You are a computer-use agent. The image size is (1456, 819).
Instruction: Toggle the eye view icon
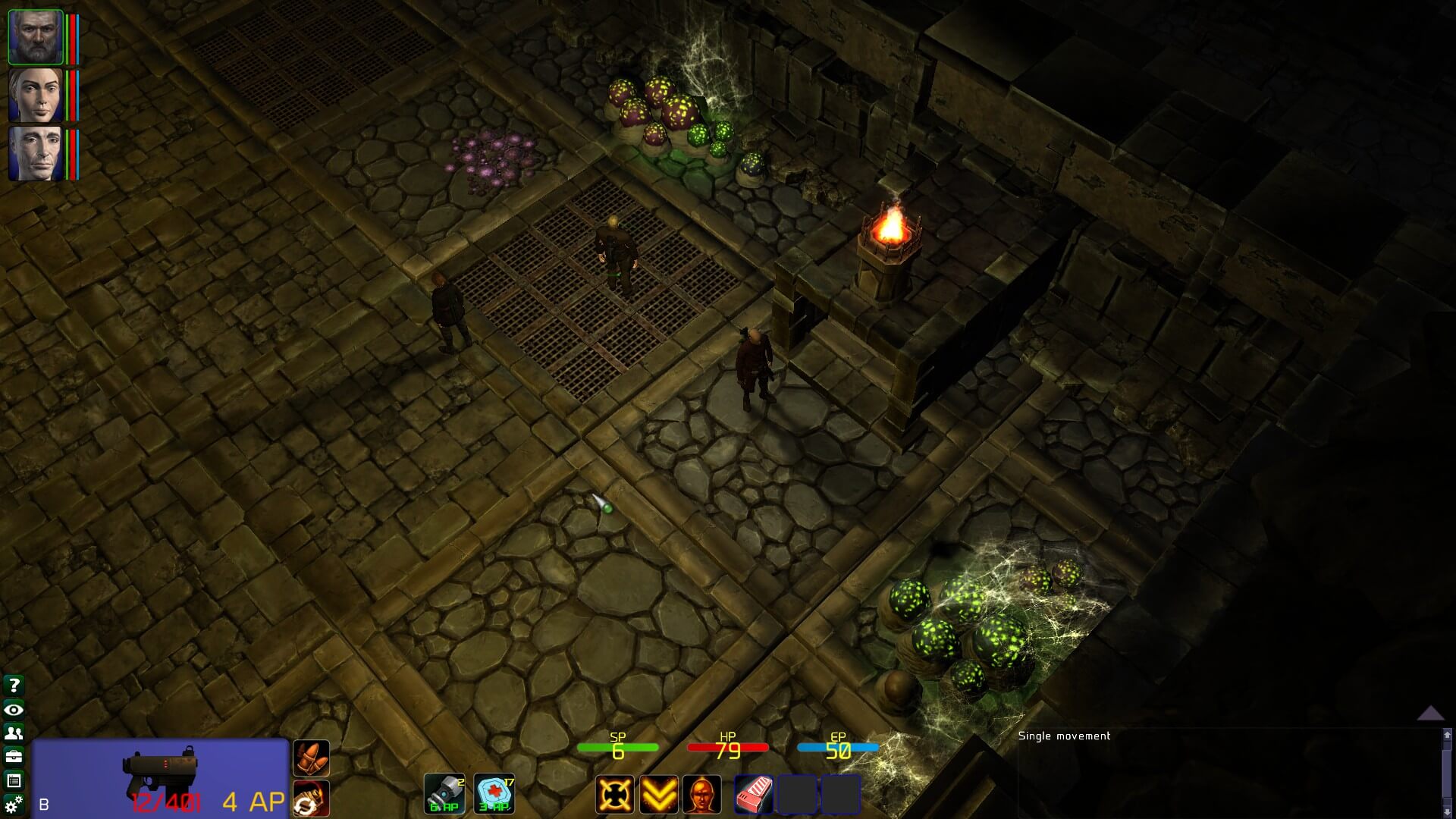coord(14,710)
